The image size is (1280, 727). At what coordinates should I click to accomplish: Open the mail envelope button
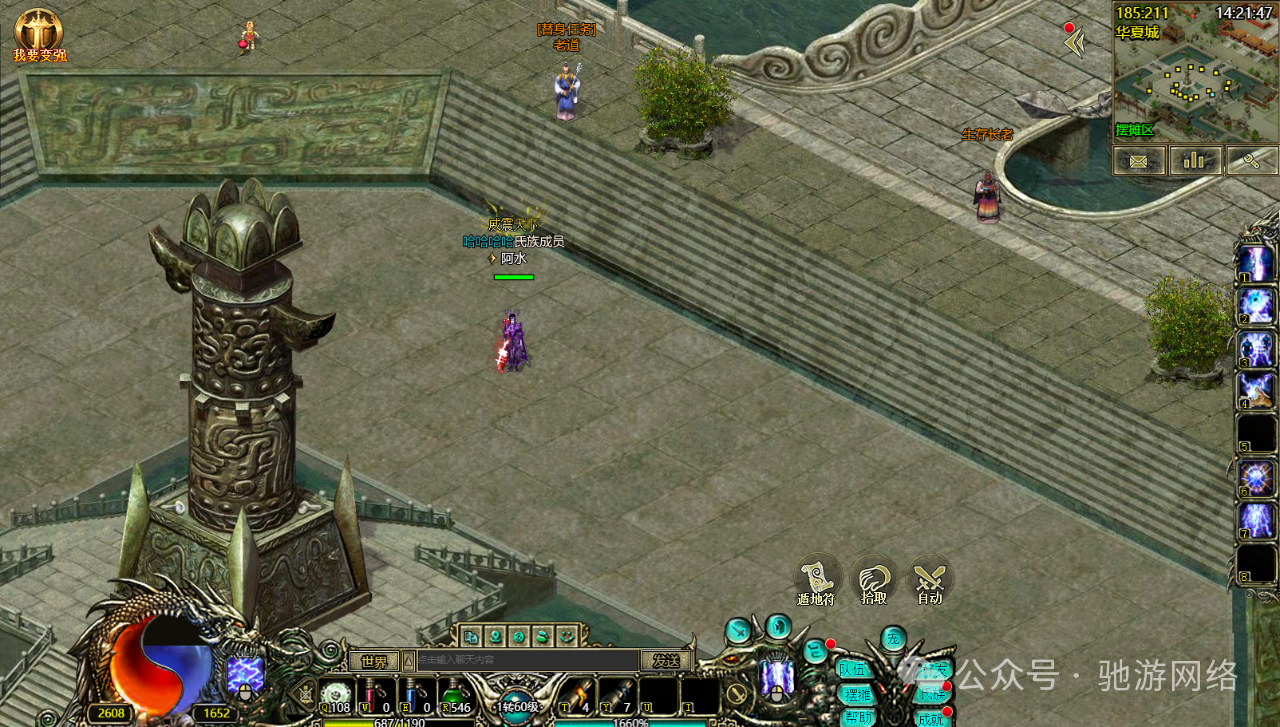[x=1139, y=160]
